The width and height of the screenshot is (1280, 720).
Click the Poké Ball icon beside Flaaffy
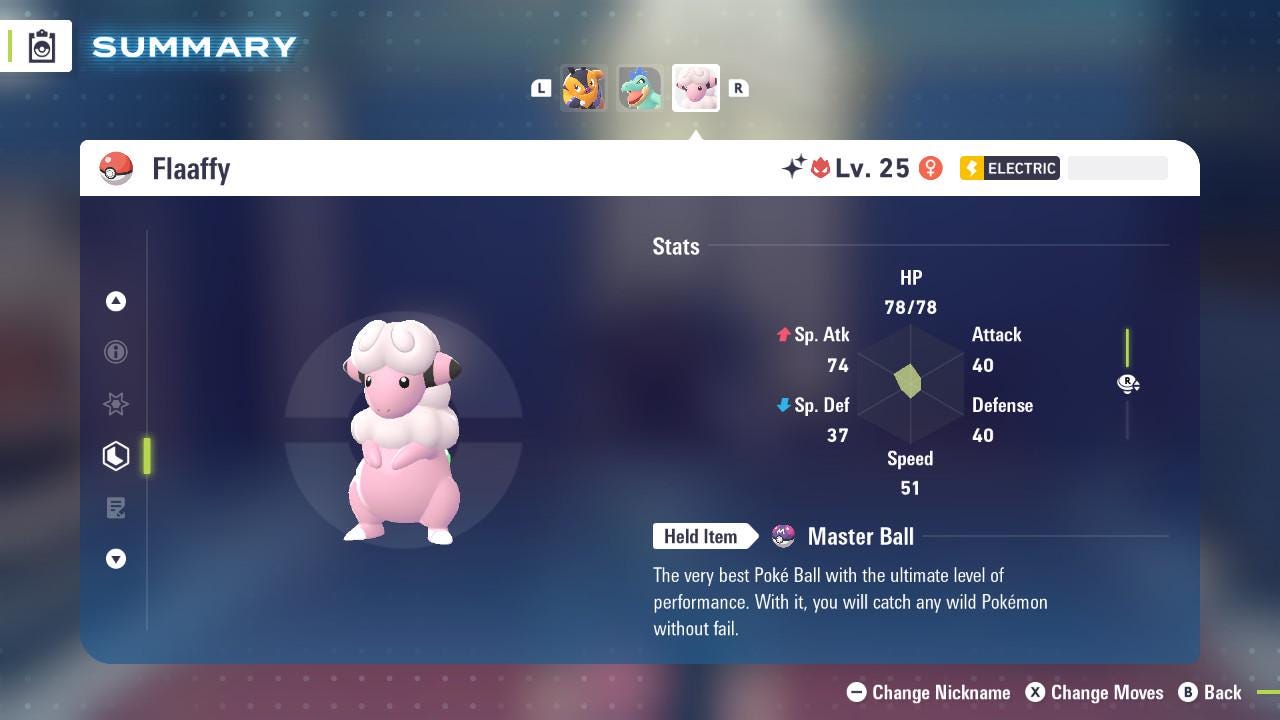pyautogui.click(x=116, y=168)
